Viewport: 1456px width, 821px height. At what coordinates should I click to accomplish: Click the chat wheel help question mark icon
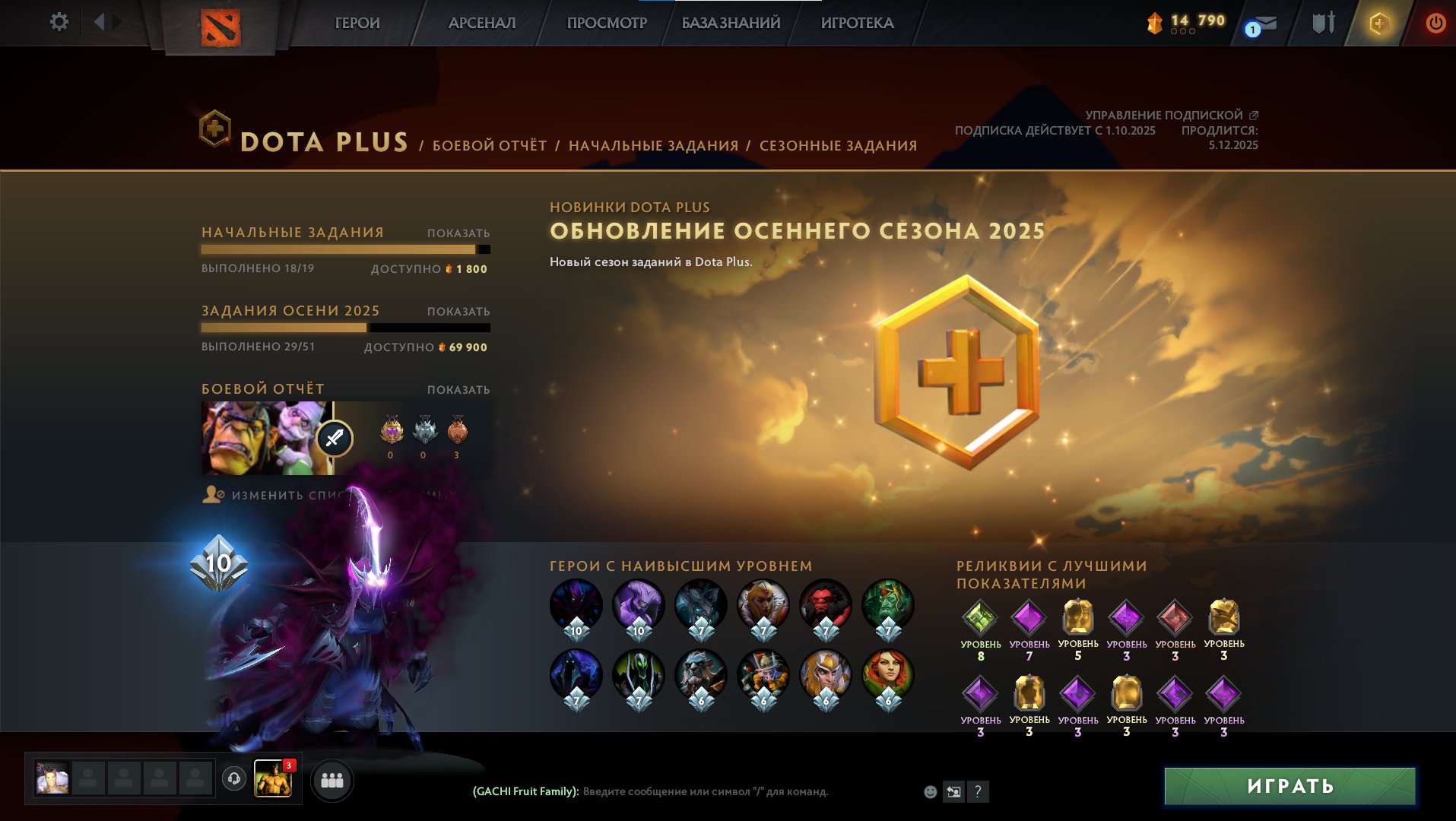[x=978, y=791]
